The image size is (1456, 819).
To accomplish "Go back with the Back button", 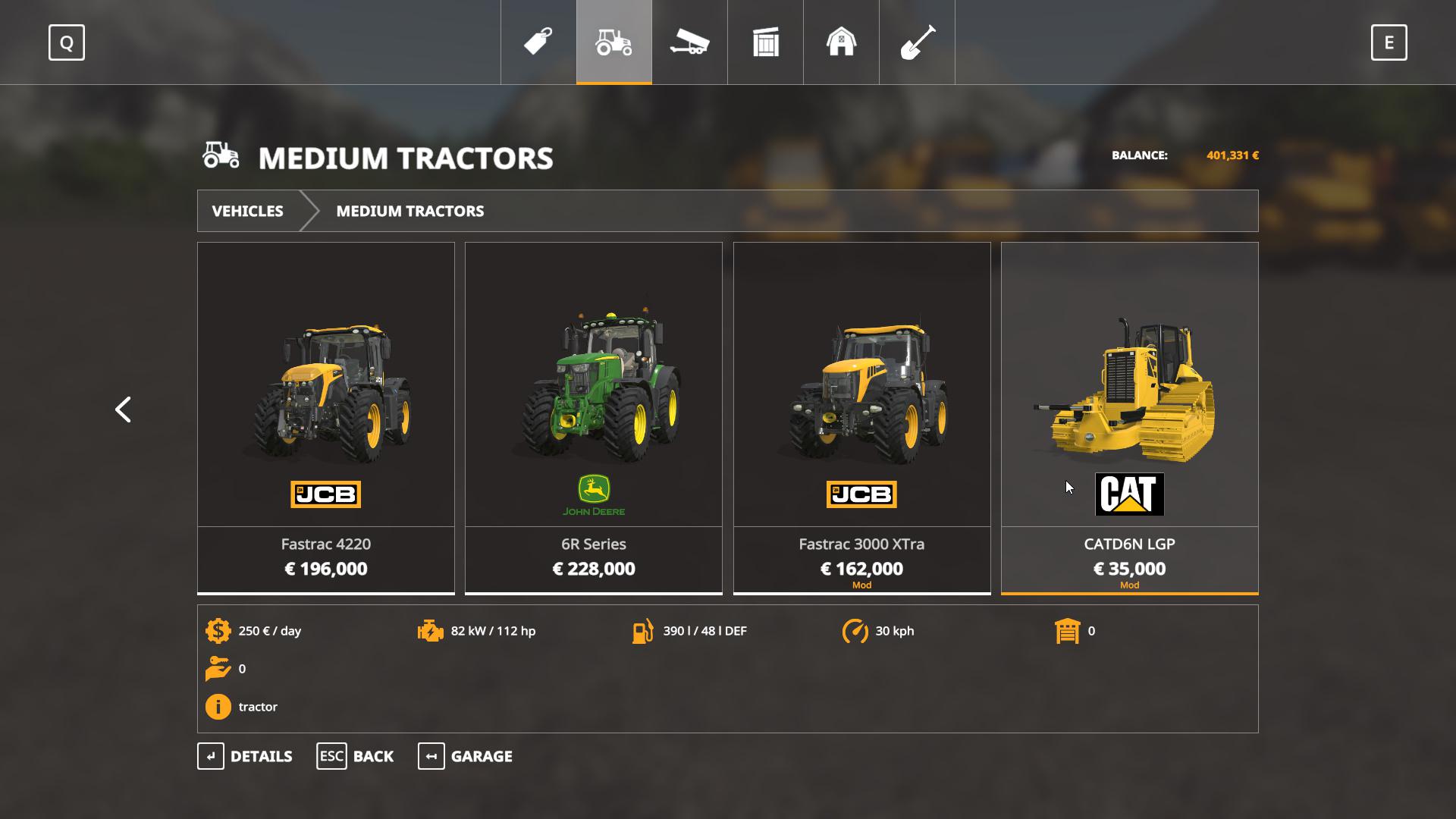I will (x=355, y=756).
